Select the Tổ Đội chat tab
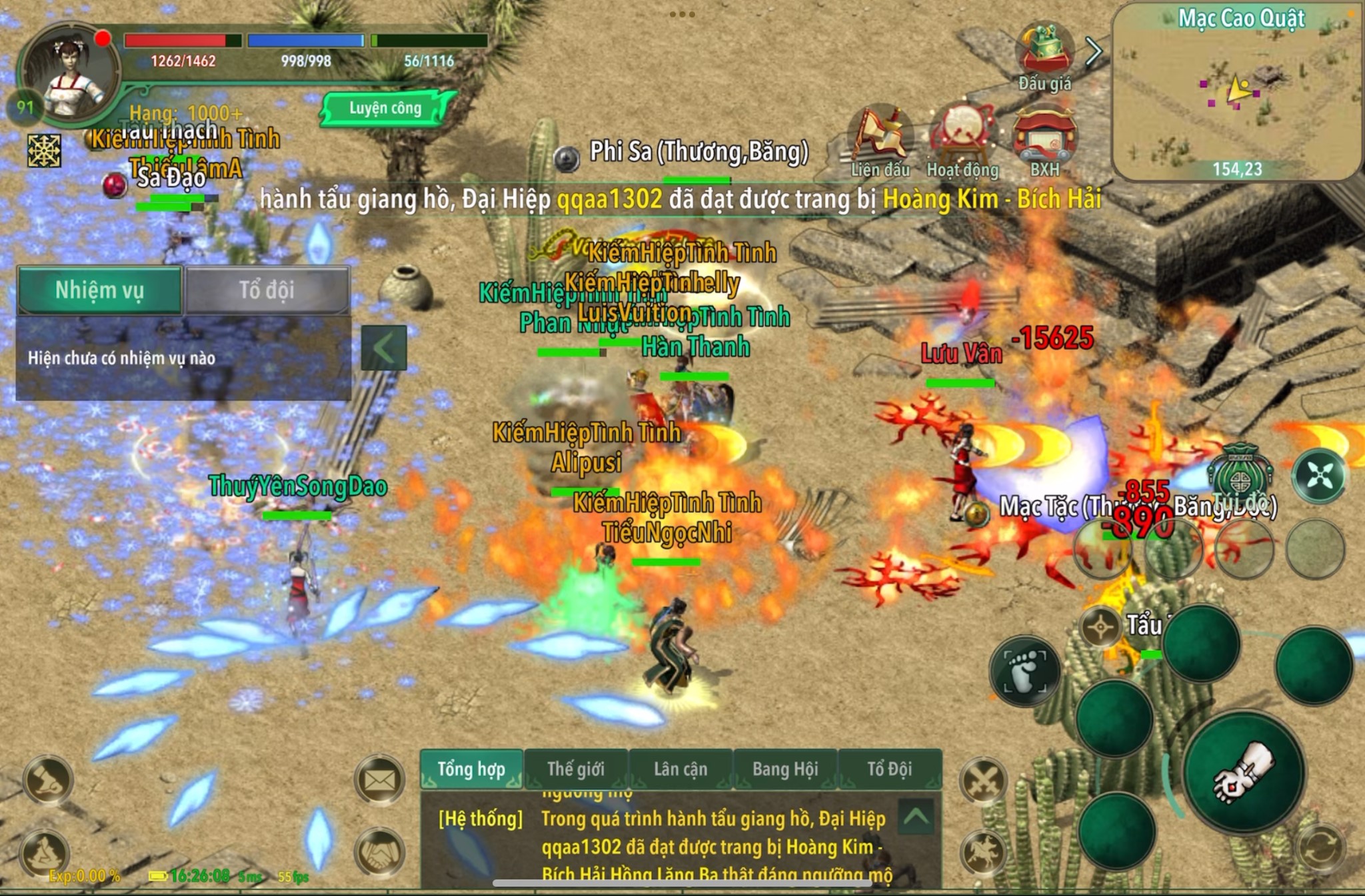The height and width of the screenshot is (896, 1365). pos(889,769)
